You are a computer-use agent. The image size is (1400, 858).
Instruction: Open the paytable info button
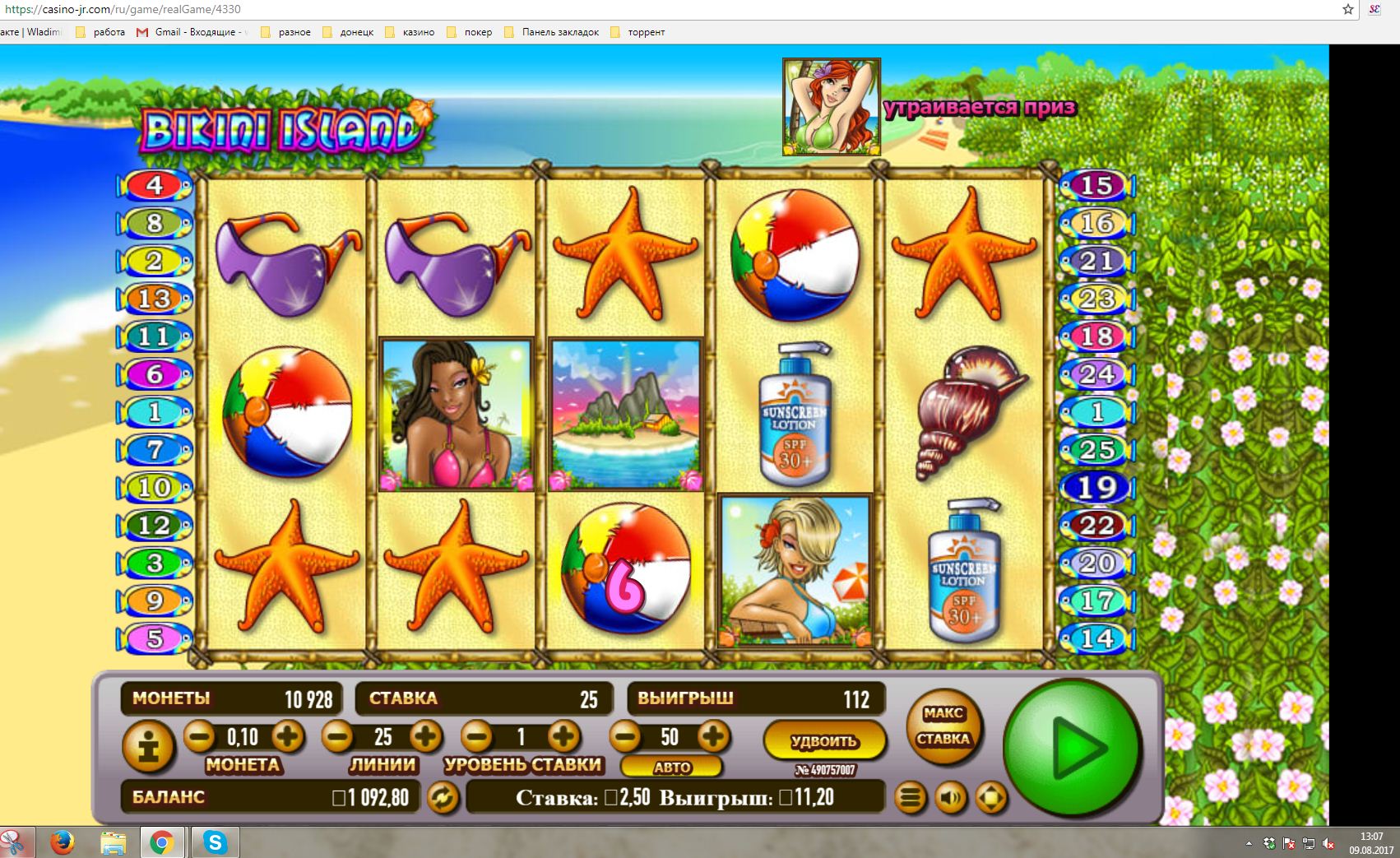pyautogui.click(x=148, y=748)
